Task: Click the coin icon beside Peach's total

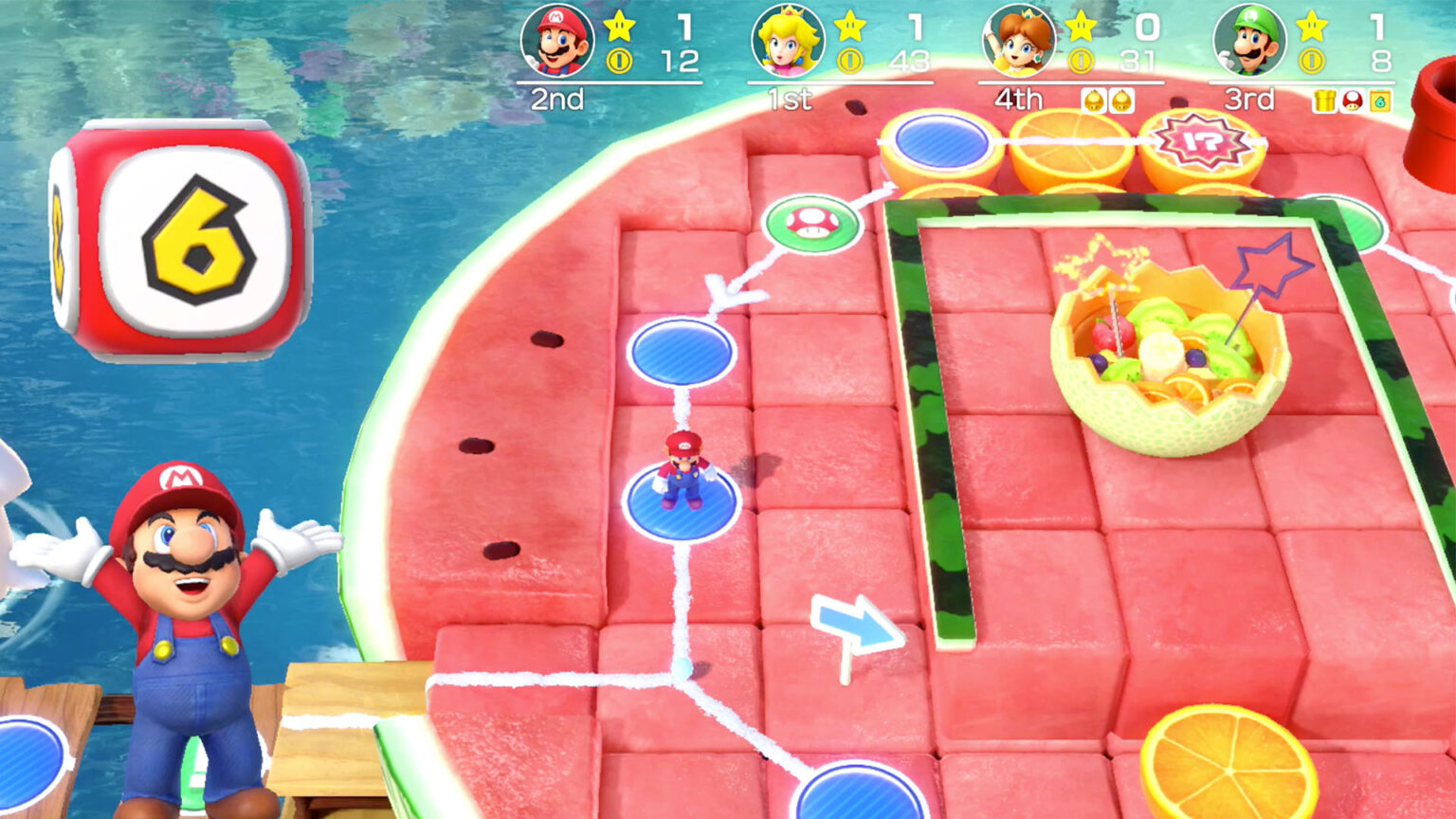Action: coord(851,63)
